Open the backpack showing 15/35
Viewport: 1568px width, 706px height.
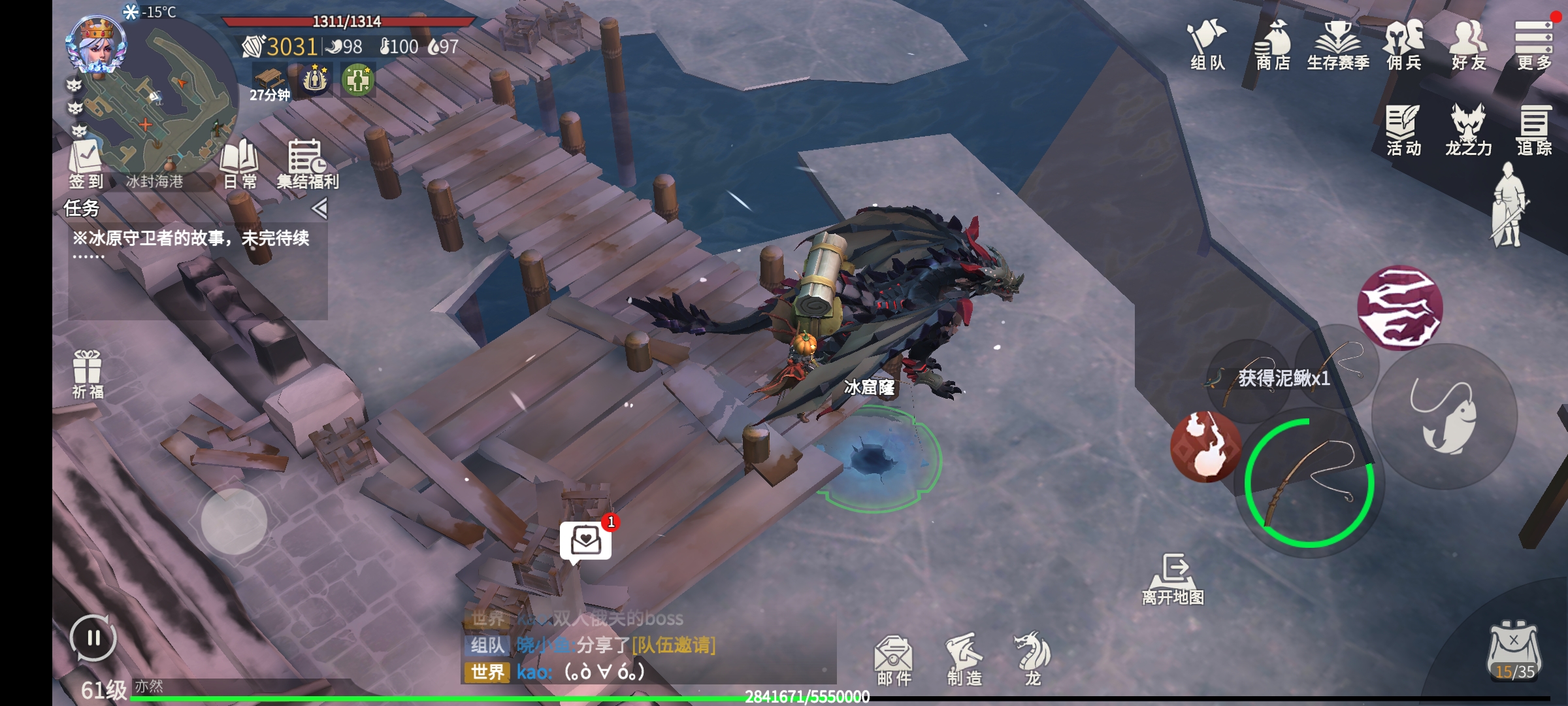[1514, 652]
